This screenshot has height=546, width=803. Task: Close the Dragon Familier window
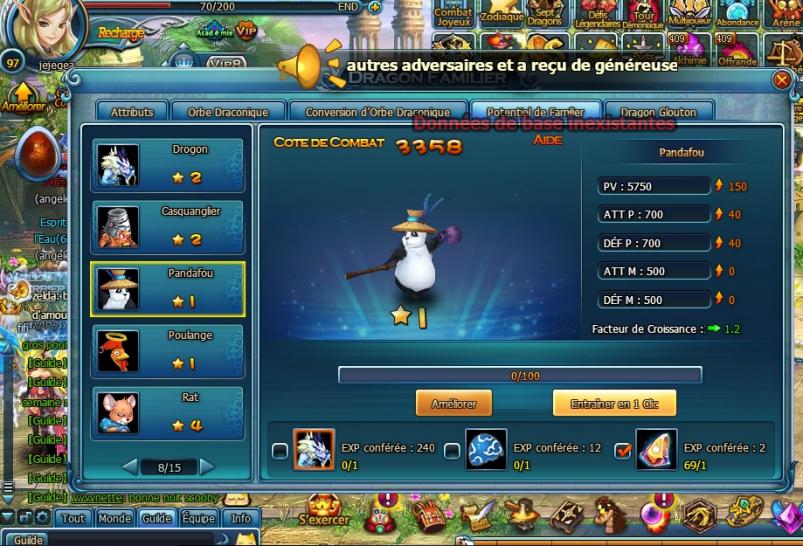782,80
